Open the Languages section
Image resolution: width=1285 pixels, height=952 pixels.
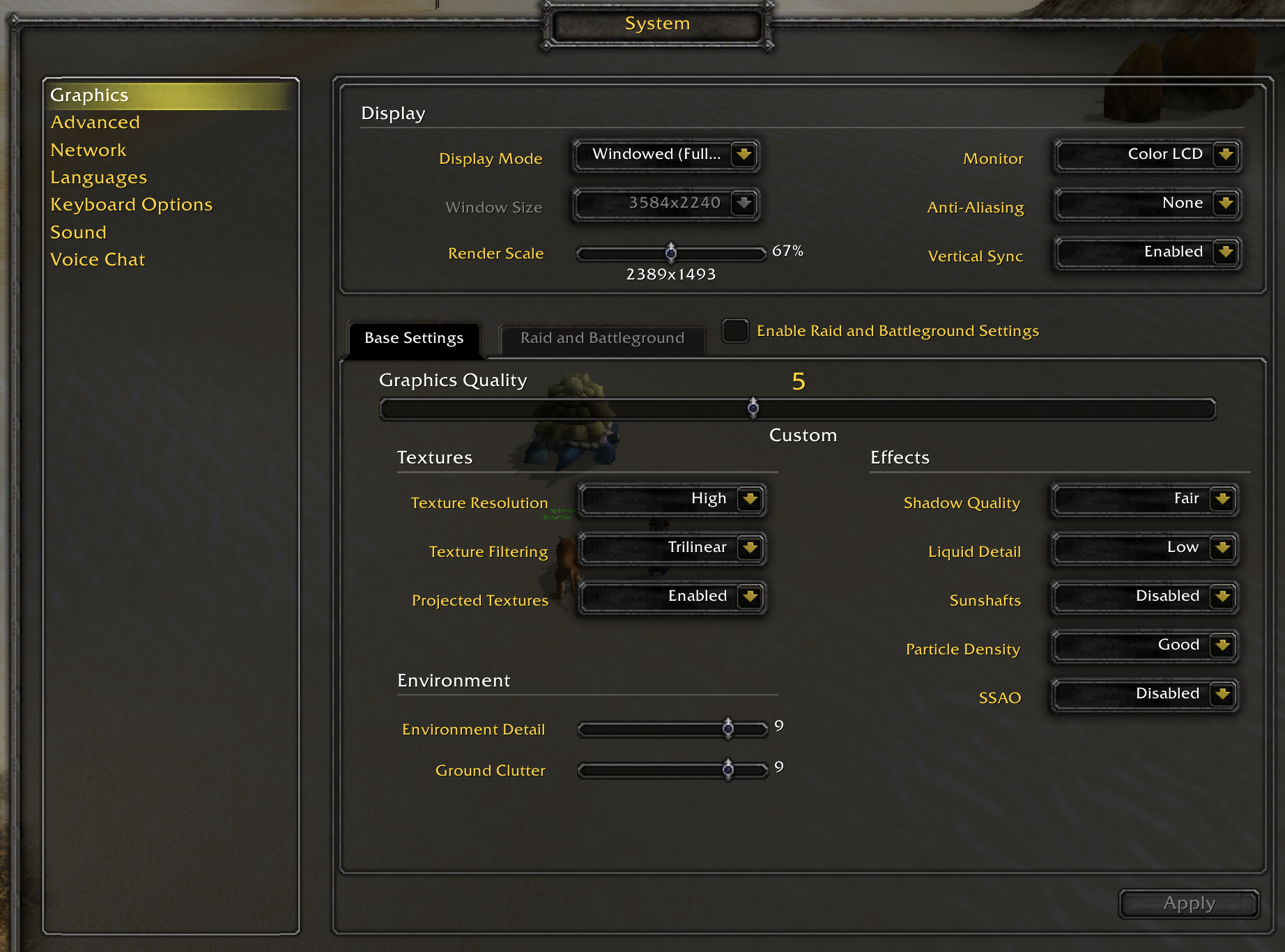[x=98, y=178]
